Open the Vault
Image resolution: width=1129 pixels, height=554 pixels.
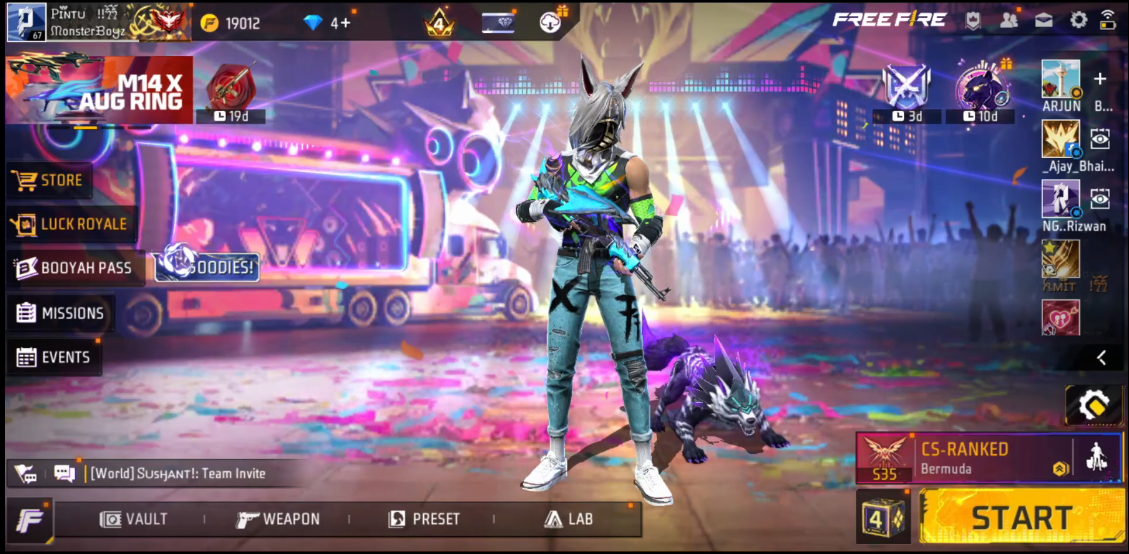click(x=133, y=519)
